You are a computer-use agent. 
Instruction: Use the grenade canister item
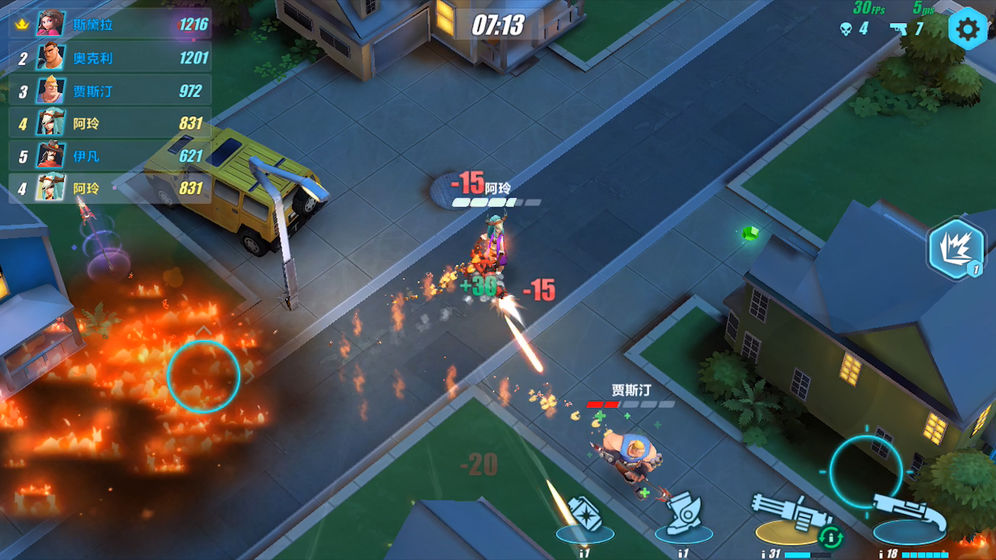pos(585,513)
